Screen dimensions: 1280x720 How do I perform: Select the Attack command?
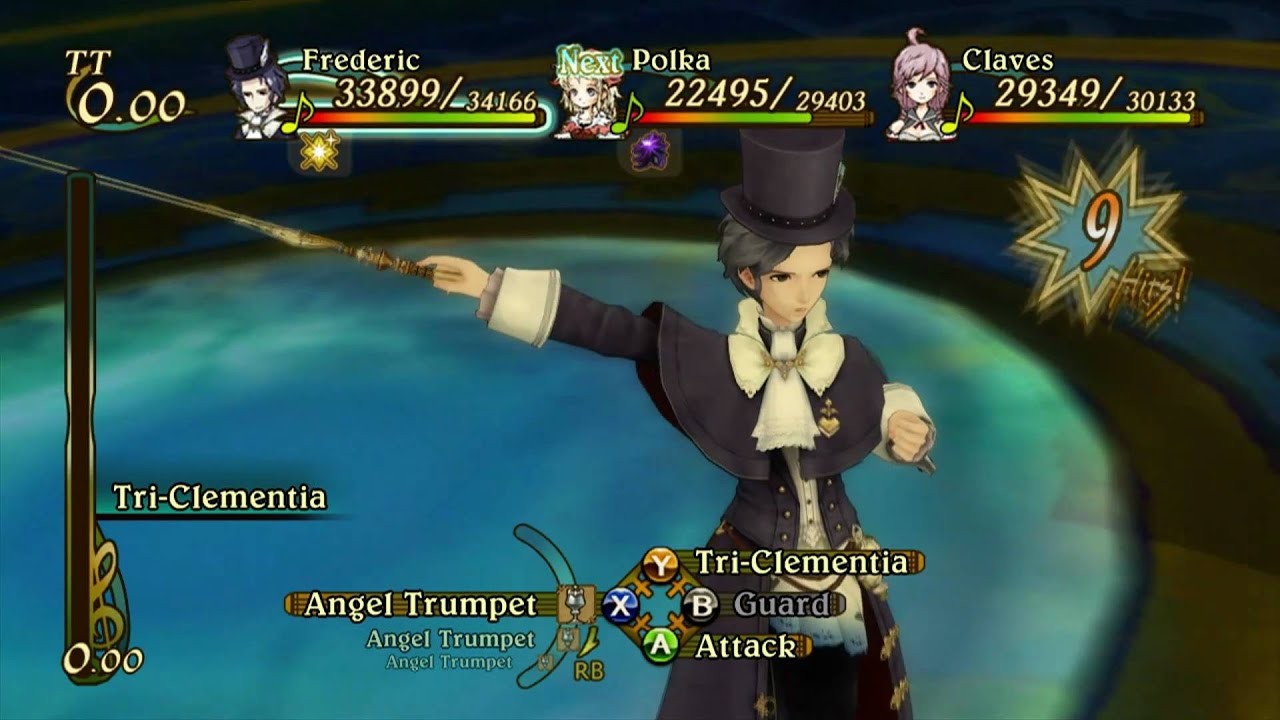tap(745, 646)
